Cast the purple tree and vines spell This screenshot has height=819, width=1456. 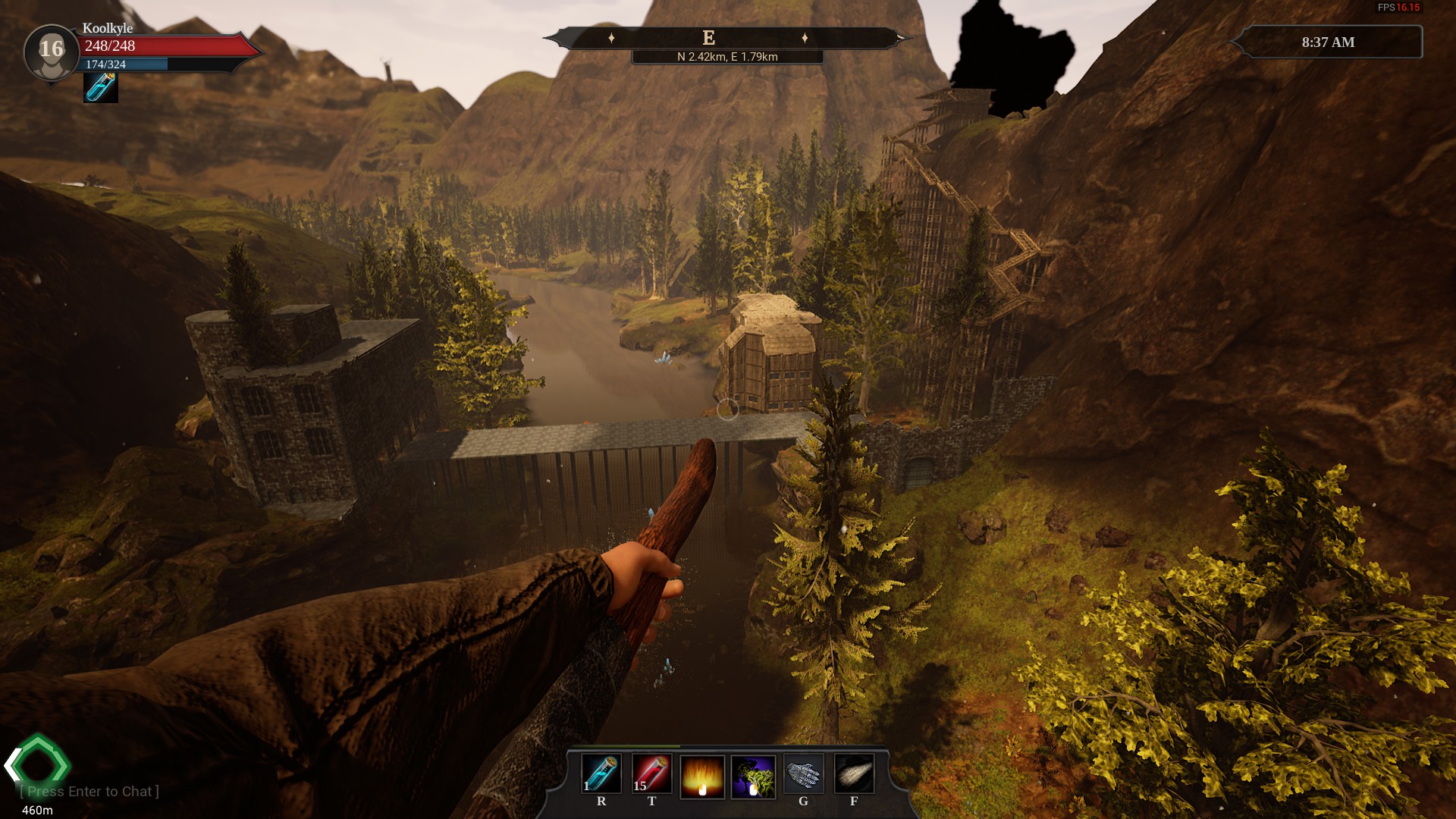click(x=753, y=776)
